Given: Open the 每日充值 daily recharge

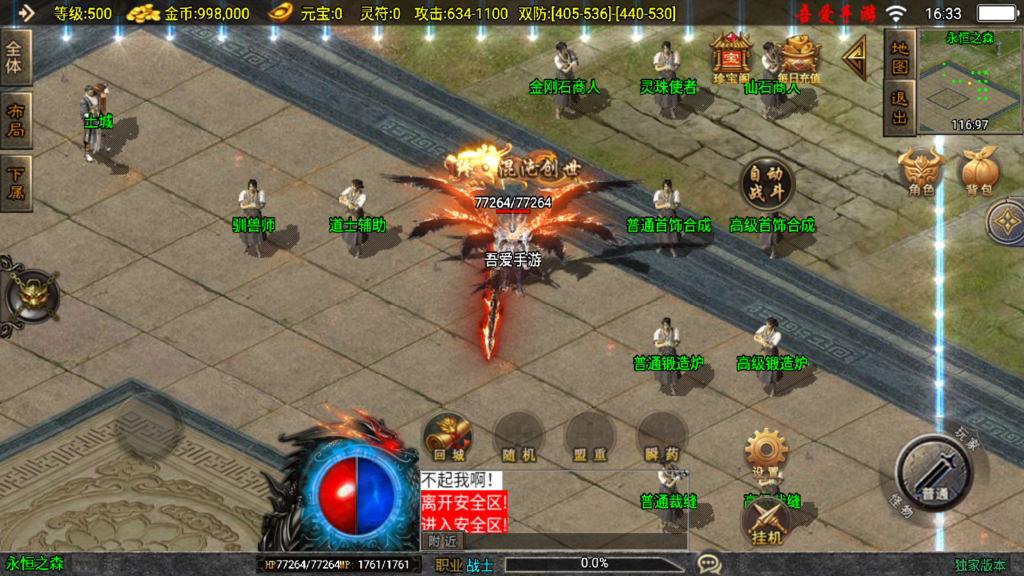Looking at the screenshot, I should (799, 58).
